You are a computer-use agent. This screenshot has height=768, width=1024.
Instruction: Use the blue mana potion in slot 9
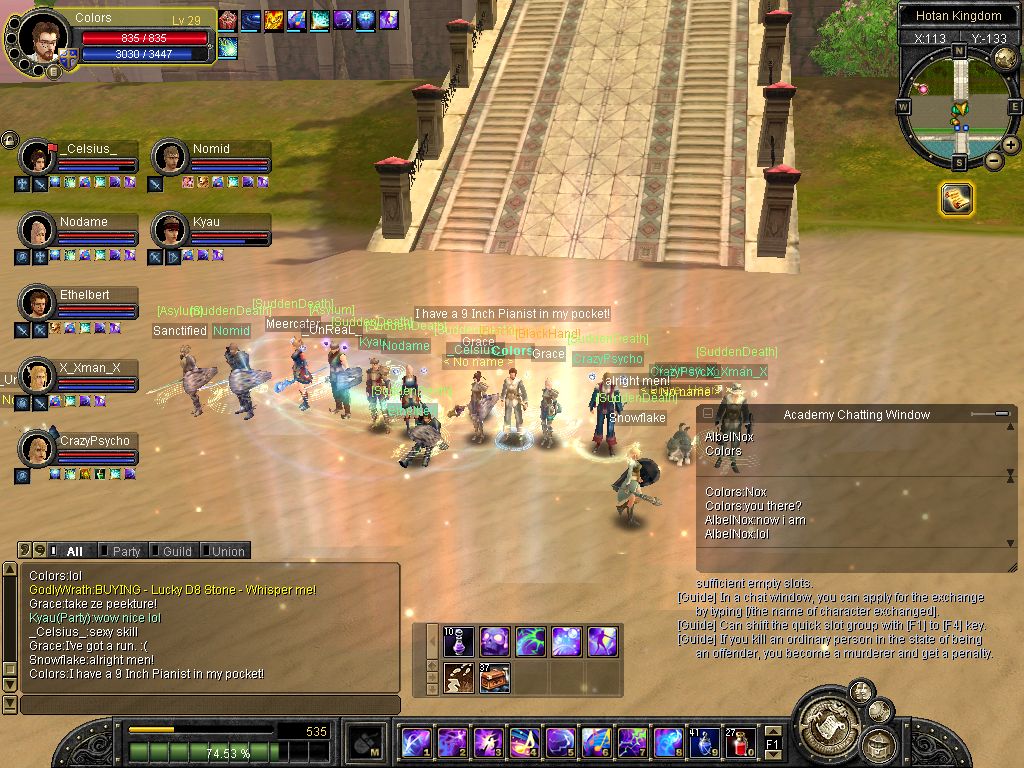pos(704,743)
